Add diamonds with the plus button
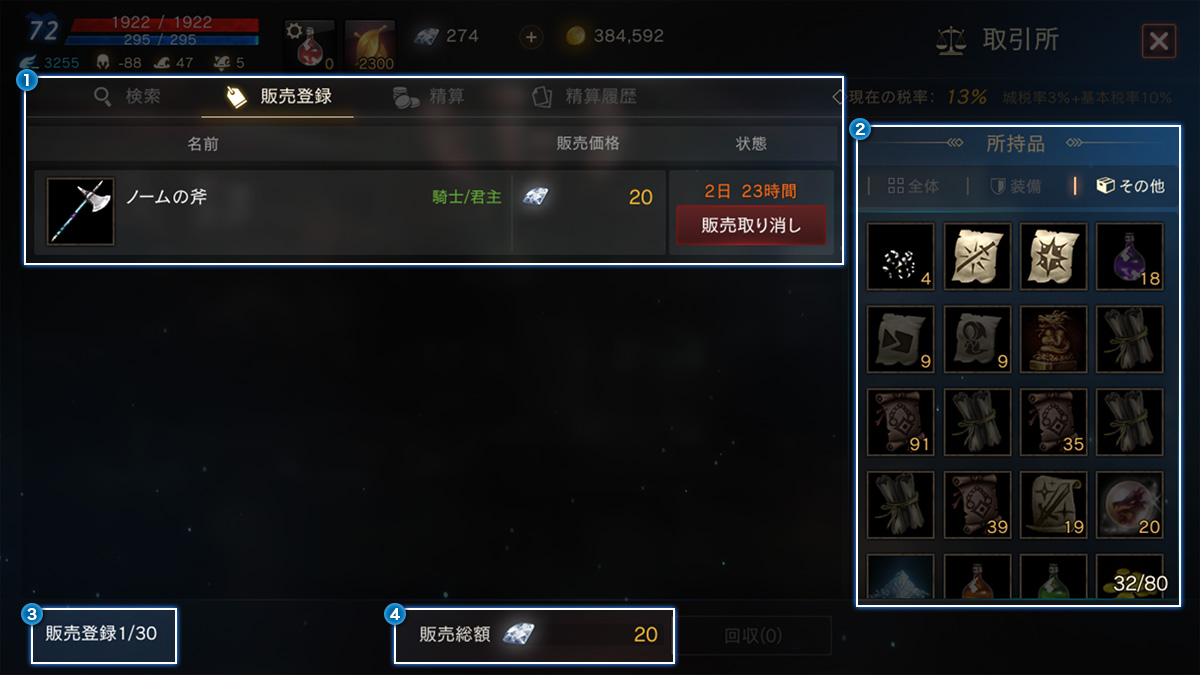This screenshot has width=1200, height=675. tap(531, 37)
